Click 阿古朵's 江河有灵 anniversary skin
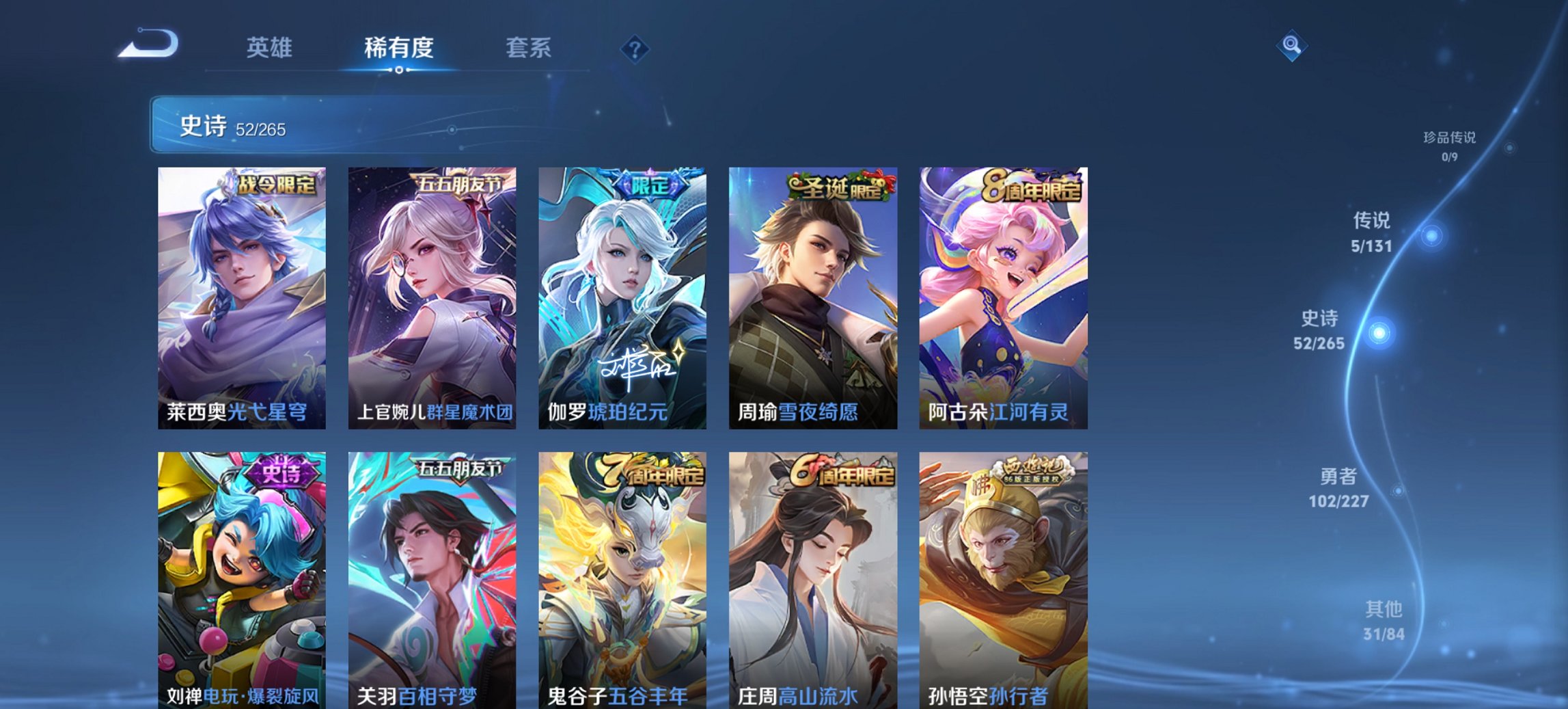The image size is (1568, 709). [1004, 294]
